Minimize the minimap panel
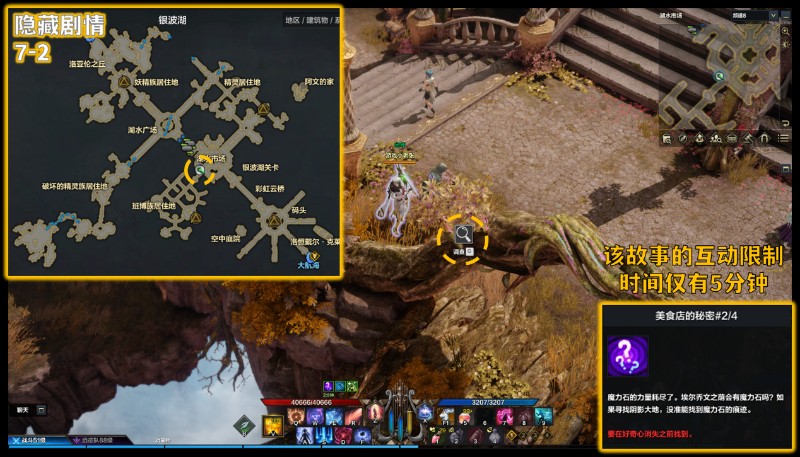 [785, 17]
